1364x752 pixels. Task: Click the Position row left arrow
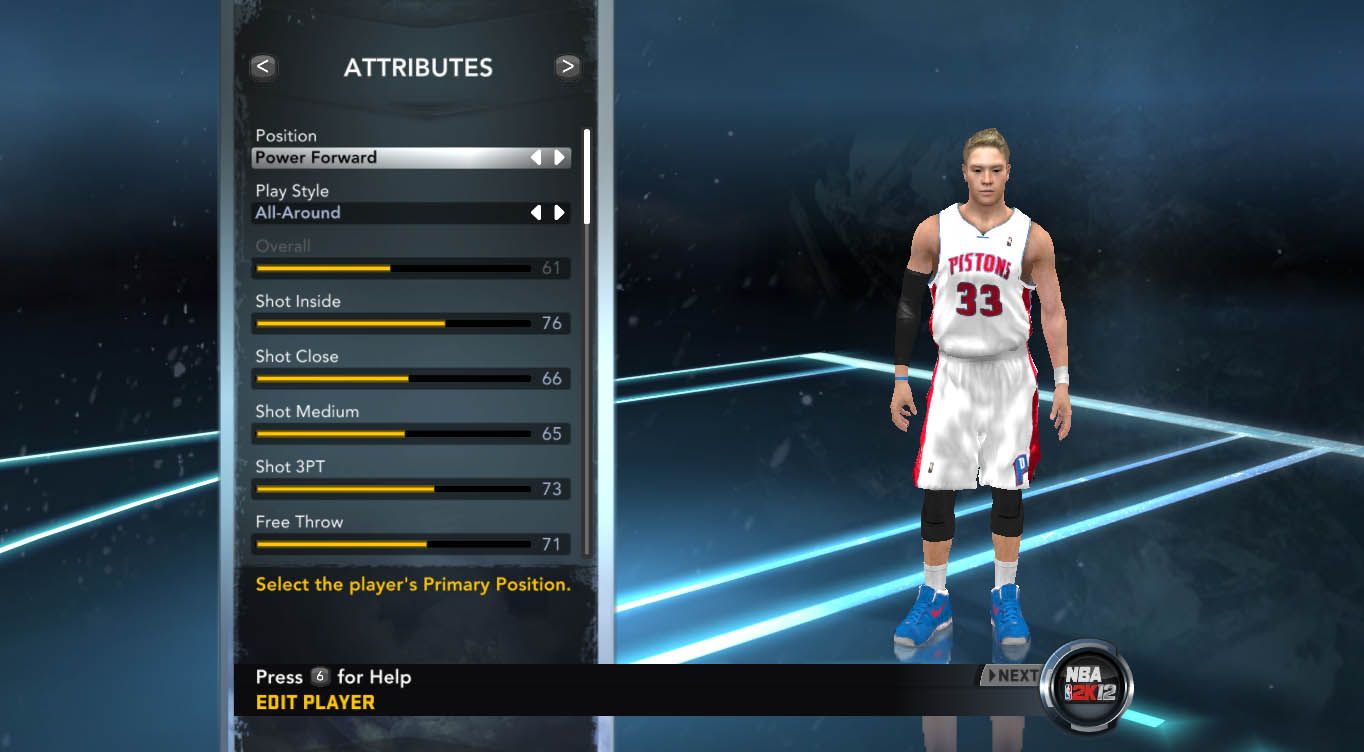[x=536, y=158]
